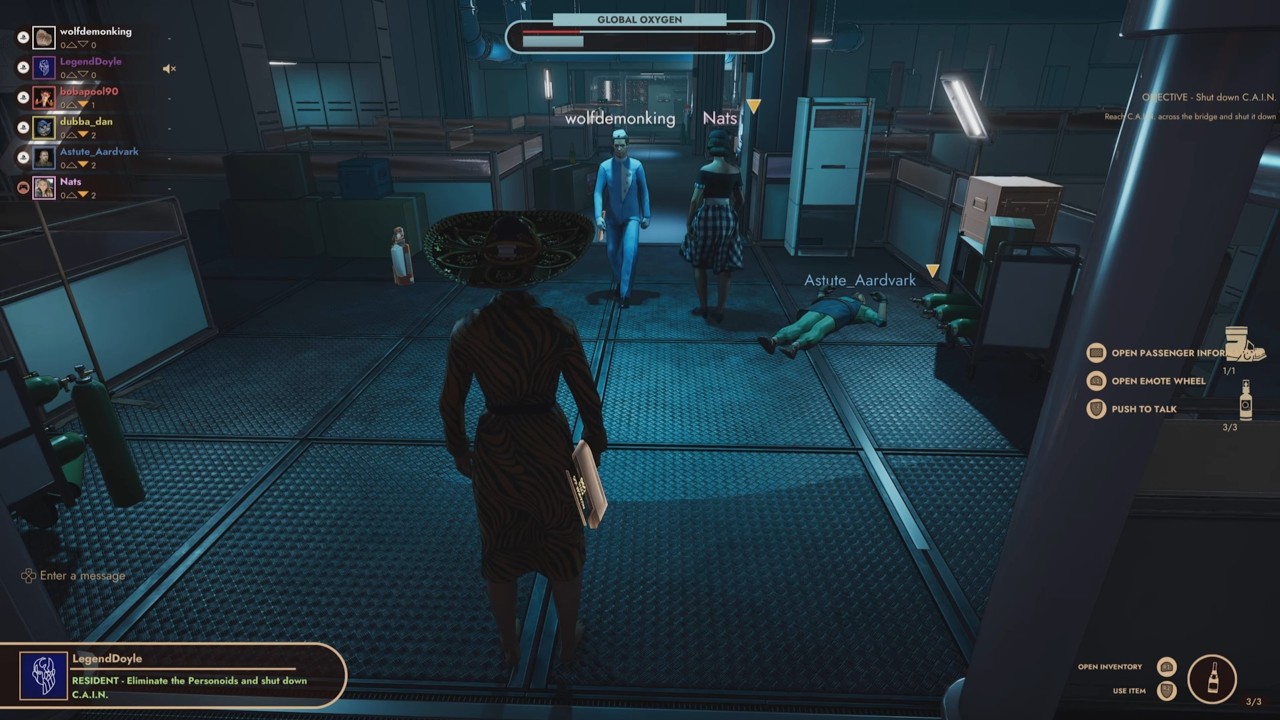Select LegendDoyle's row in the player list
The image size is (1280, 720).
pyautogui.click(x=90, y=62)
